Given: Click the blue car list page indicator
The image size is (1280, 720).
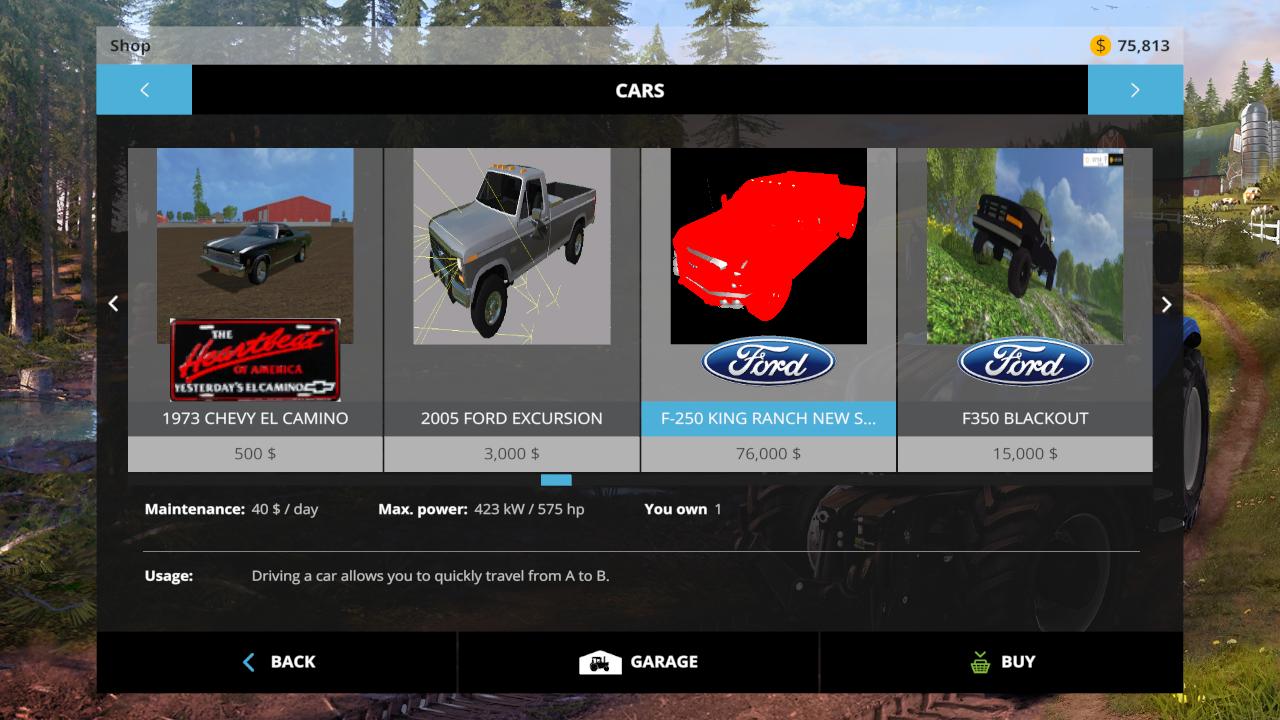Looking at the screenshot, I should (556, 481).
